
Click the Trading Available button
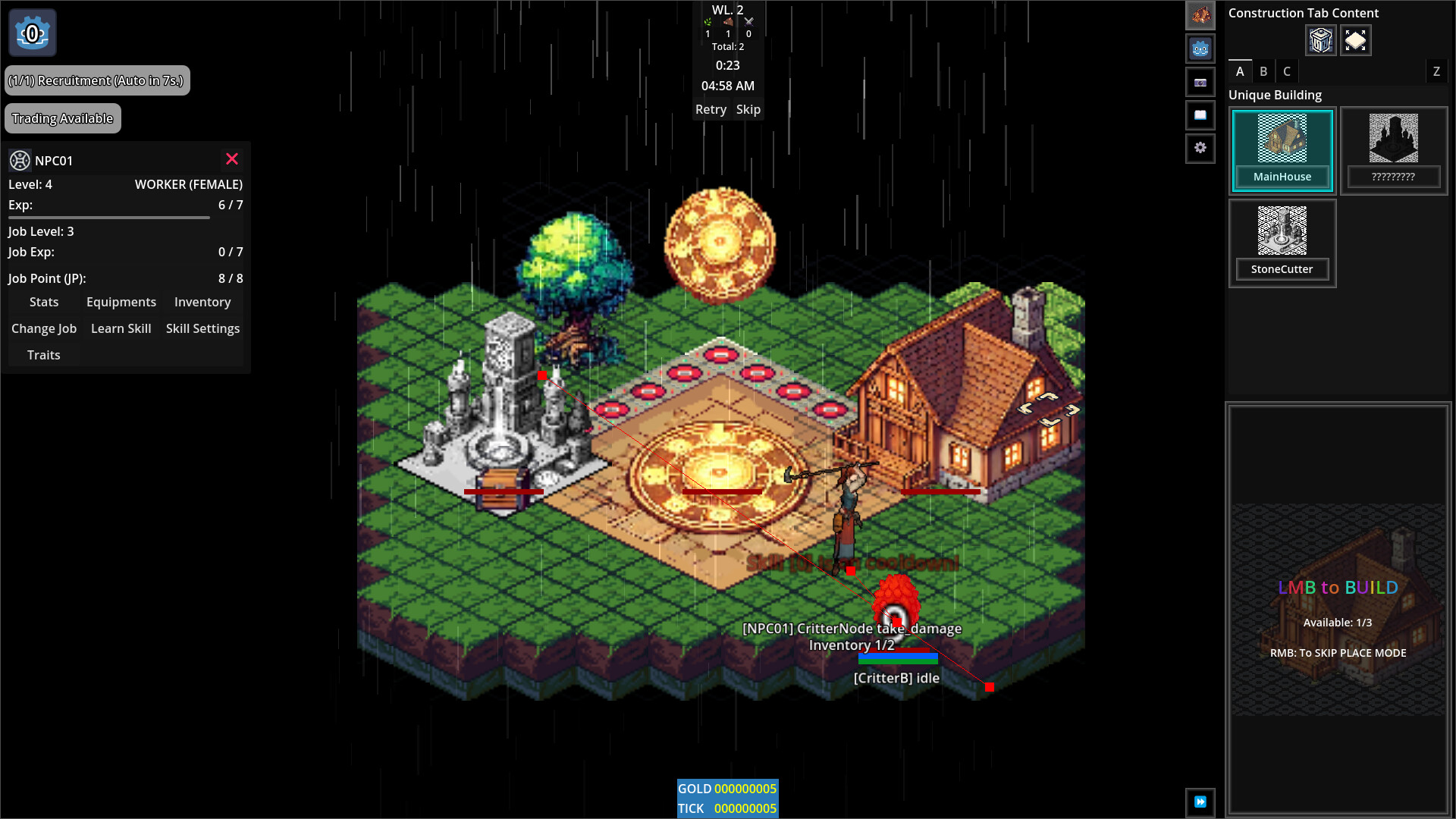click(63, 118)
